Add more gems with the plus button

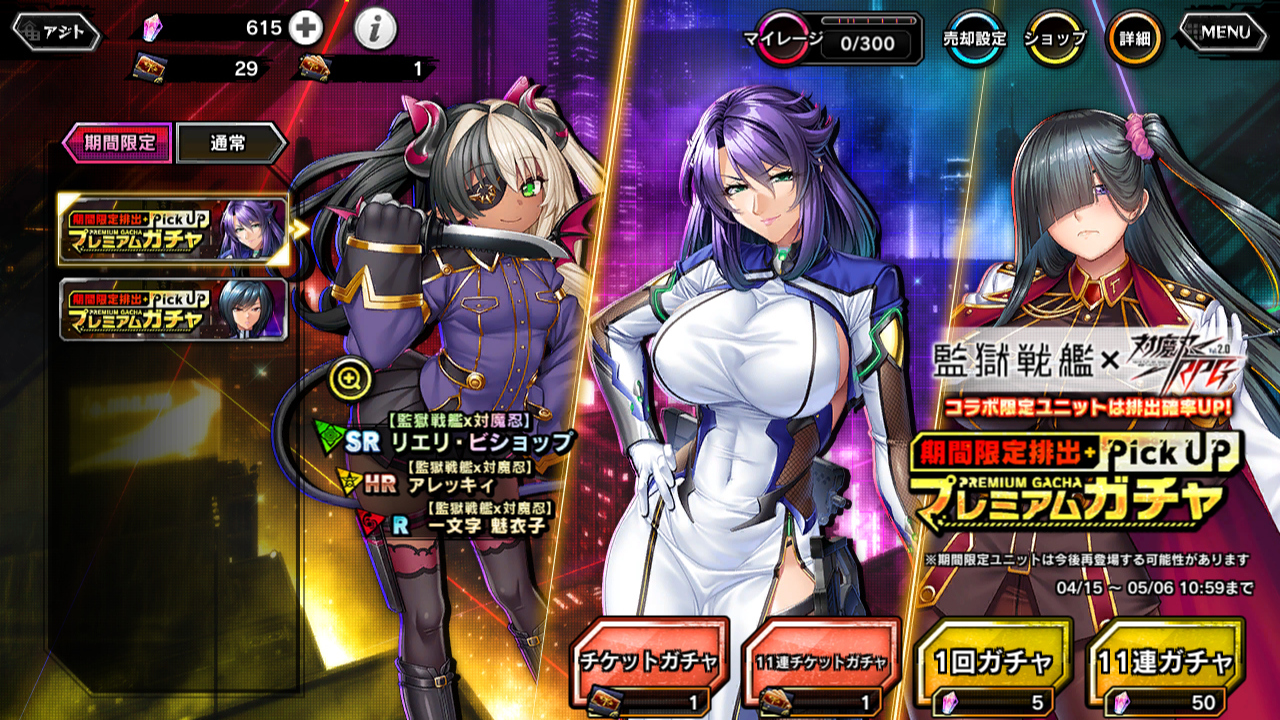point(306,28)
